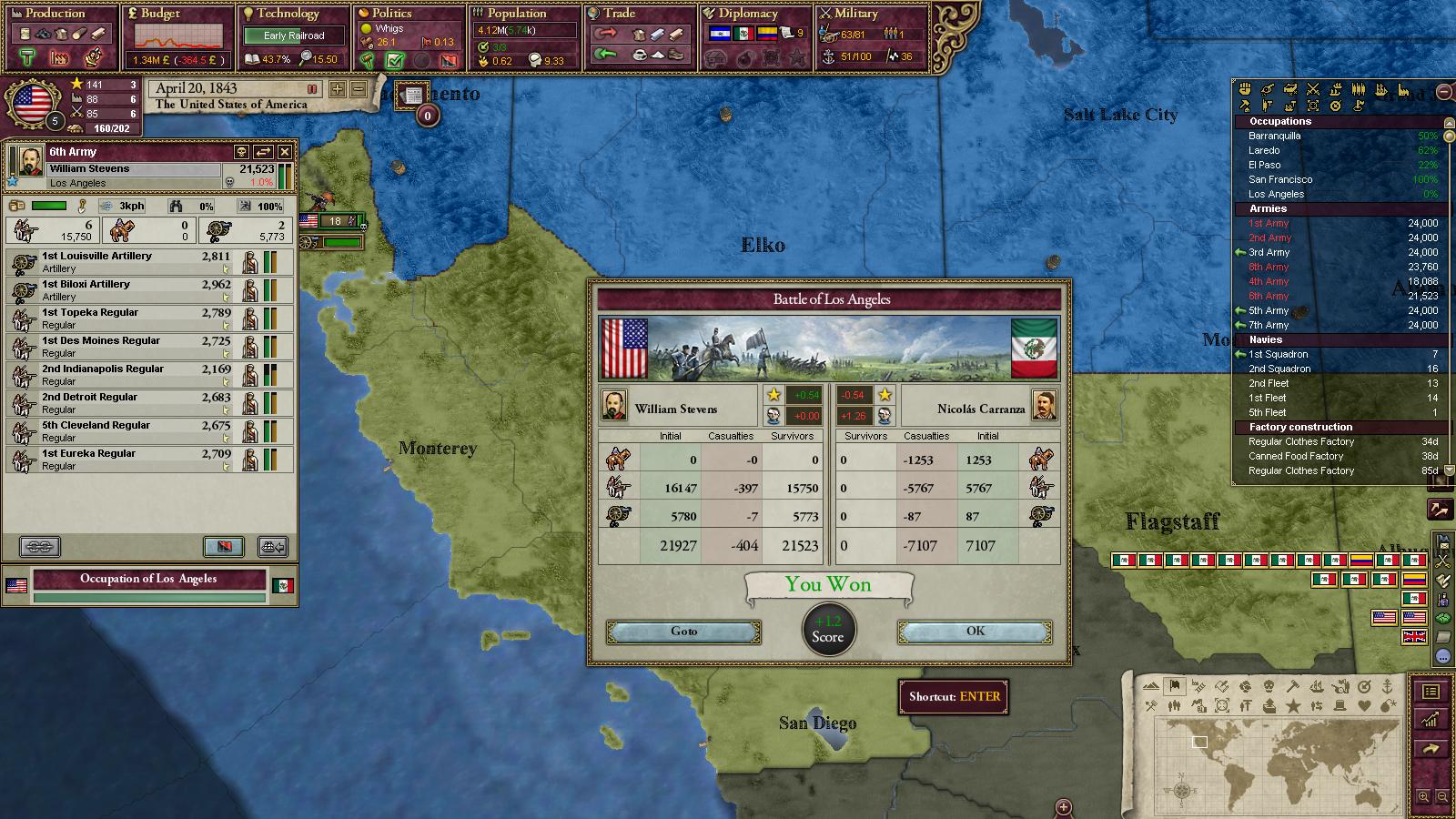1456x819 pixels.
Task: Go to the battle location with Goto
Action: coord(683,632)
